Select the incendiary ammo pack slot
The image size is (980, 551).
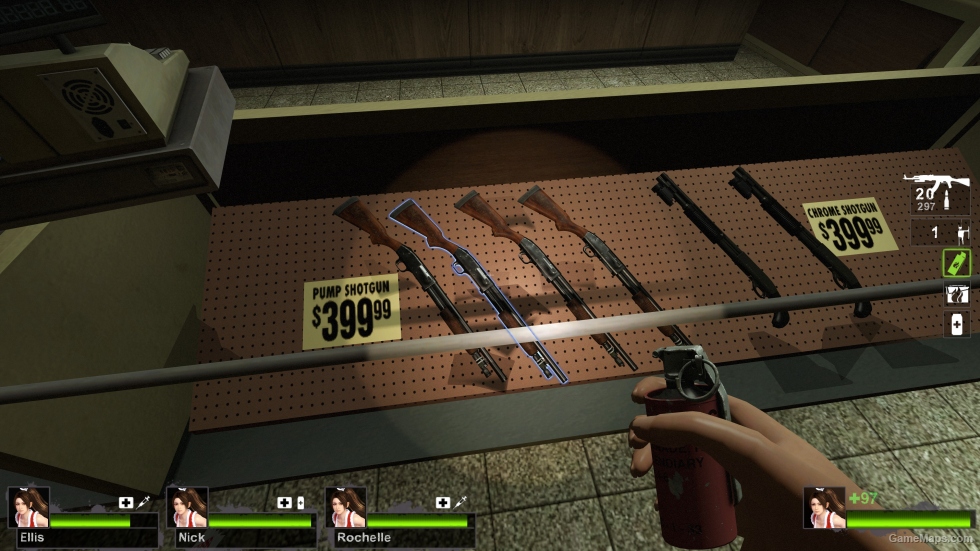tap(956, 294)
